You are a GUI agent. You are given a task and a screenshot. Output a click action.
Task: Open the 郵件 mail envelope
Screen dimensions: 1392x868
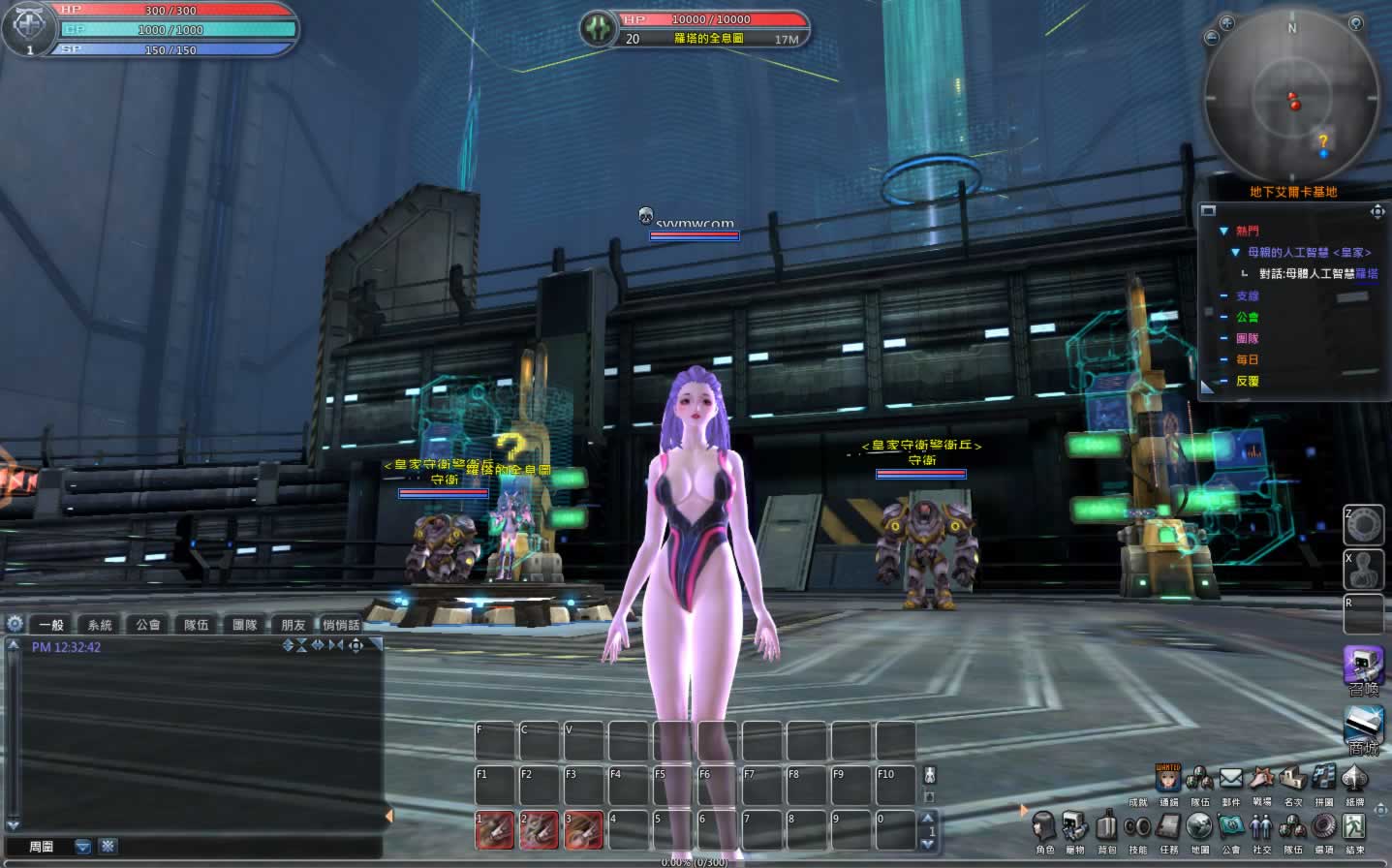(x=1230, y=779)
